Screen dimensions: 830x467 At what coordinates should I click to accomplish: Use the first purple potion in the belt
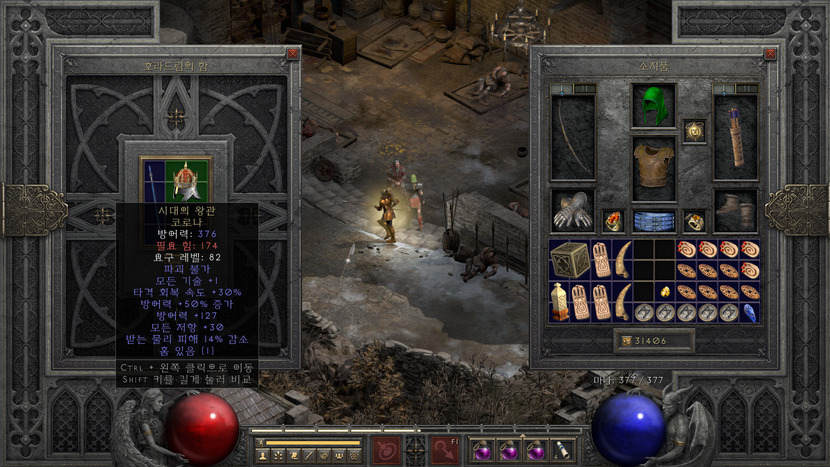click(x=483, y=452)
